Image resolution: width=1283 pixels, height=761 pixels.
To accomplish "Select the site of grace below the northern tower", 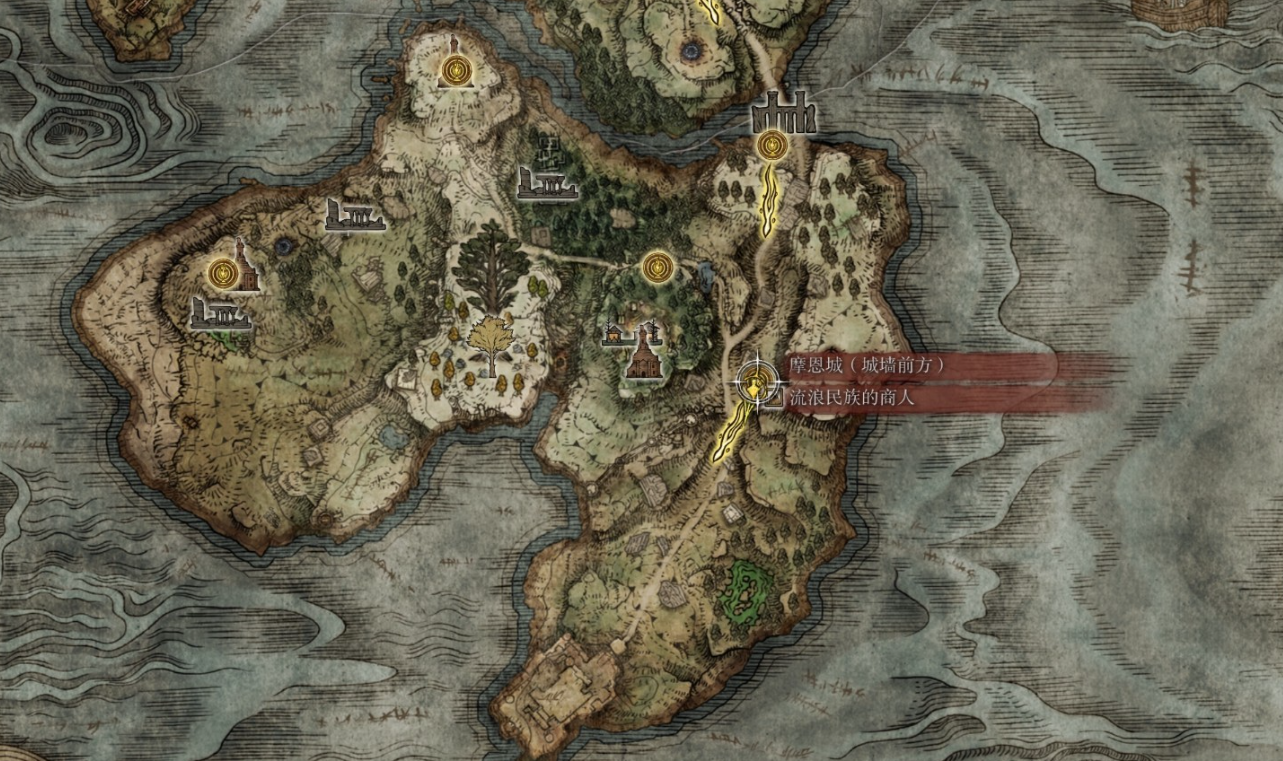I will (x=456, y=68).
